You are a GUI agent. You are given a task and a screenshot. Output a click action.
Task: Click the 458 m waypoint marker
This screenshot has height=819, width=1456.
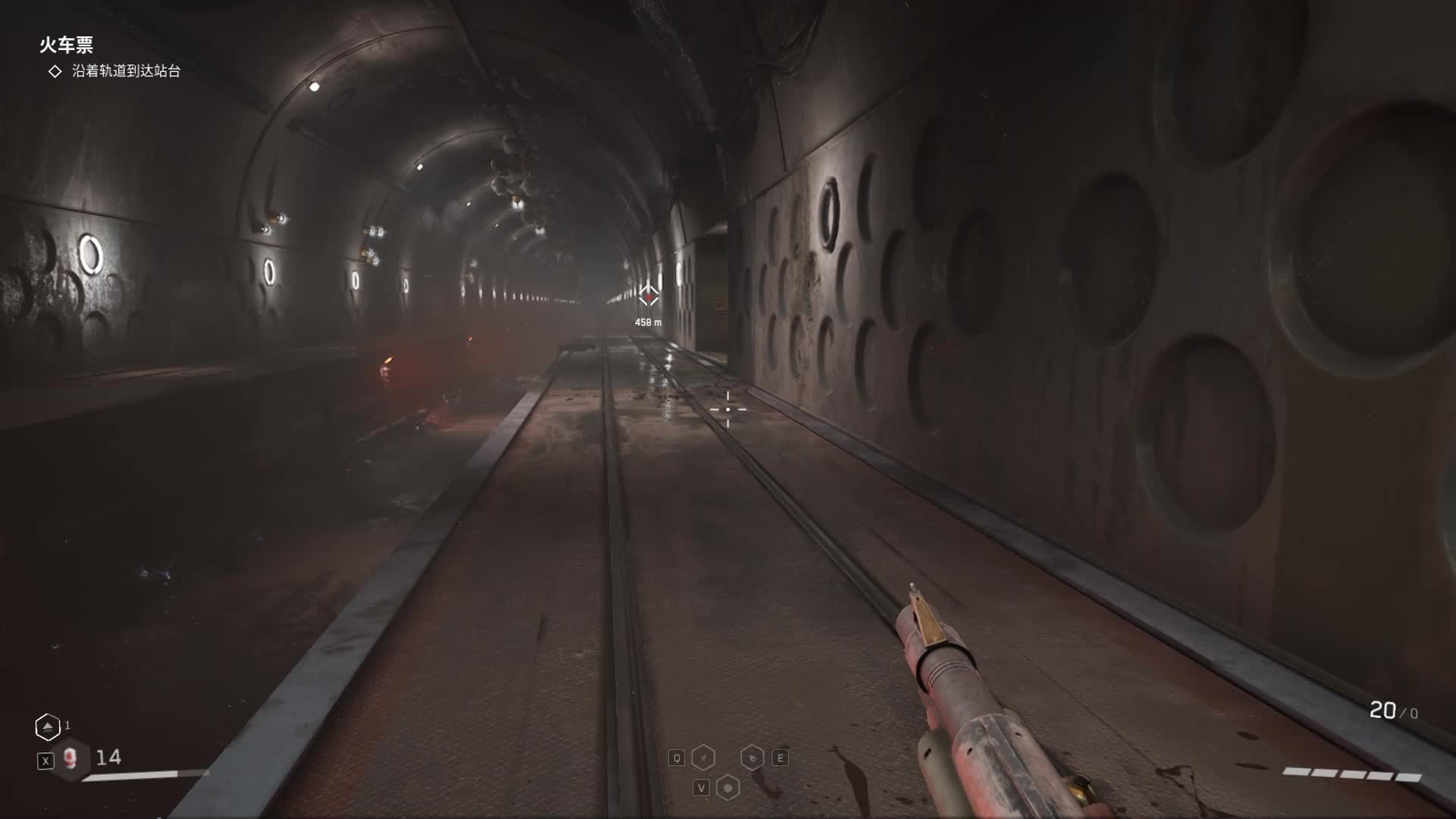648,296
